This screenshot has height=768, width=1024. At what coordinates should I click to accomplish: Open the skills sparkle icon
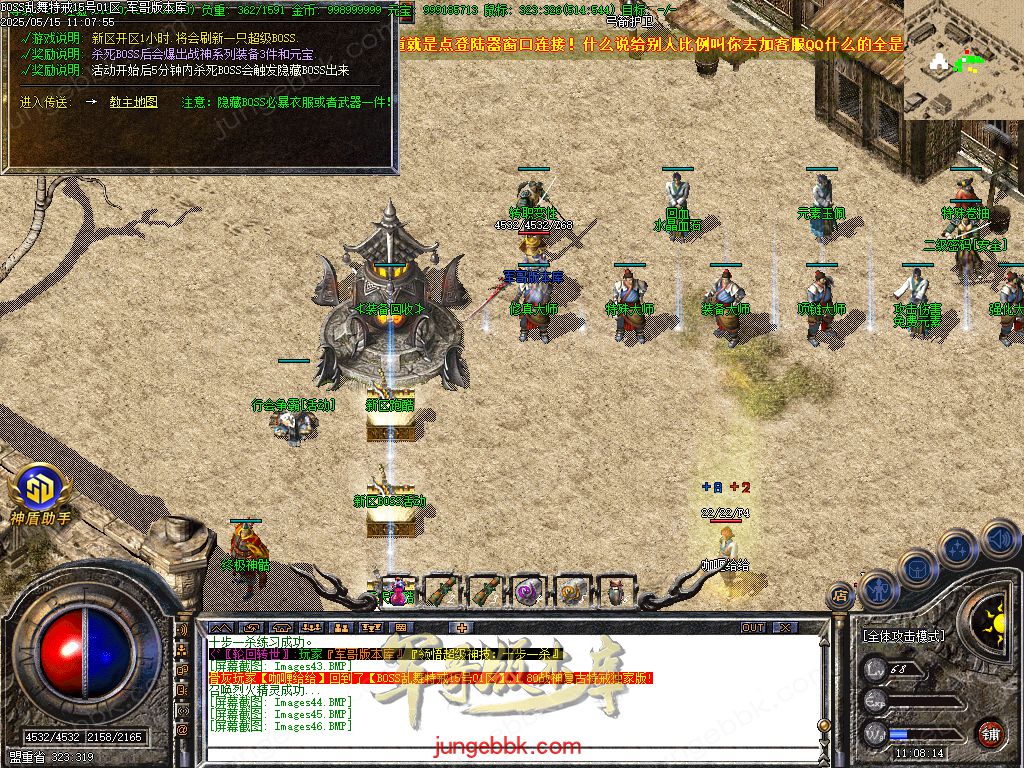pos(957,549)
